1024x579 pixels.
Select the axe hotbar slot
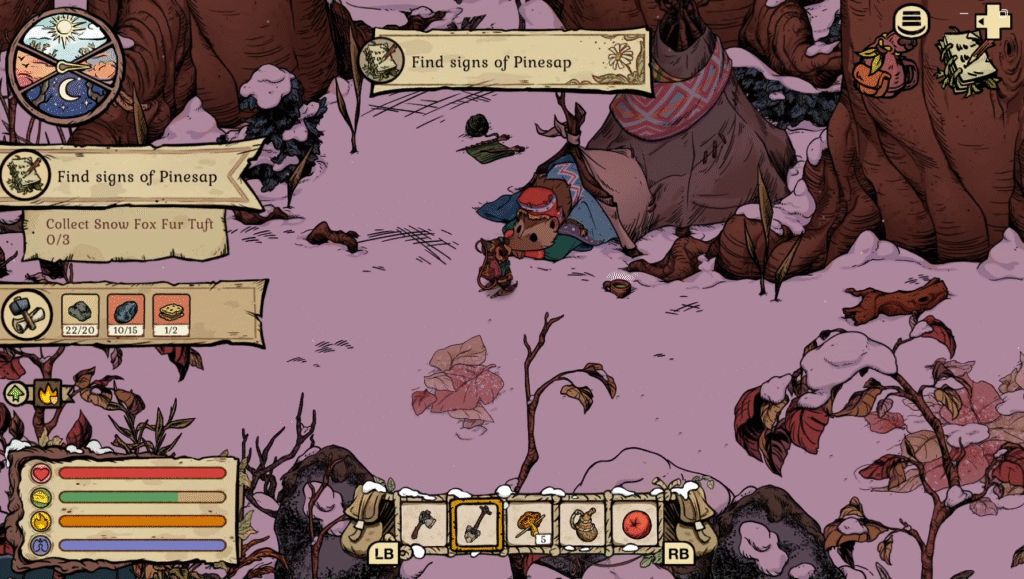[x=423, y=523]
